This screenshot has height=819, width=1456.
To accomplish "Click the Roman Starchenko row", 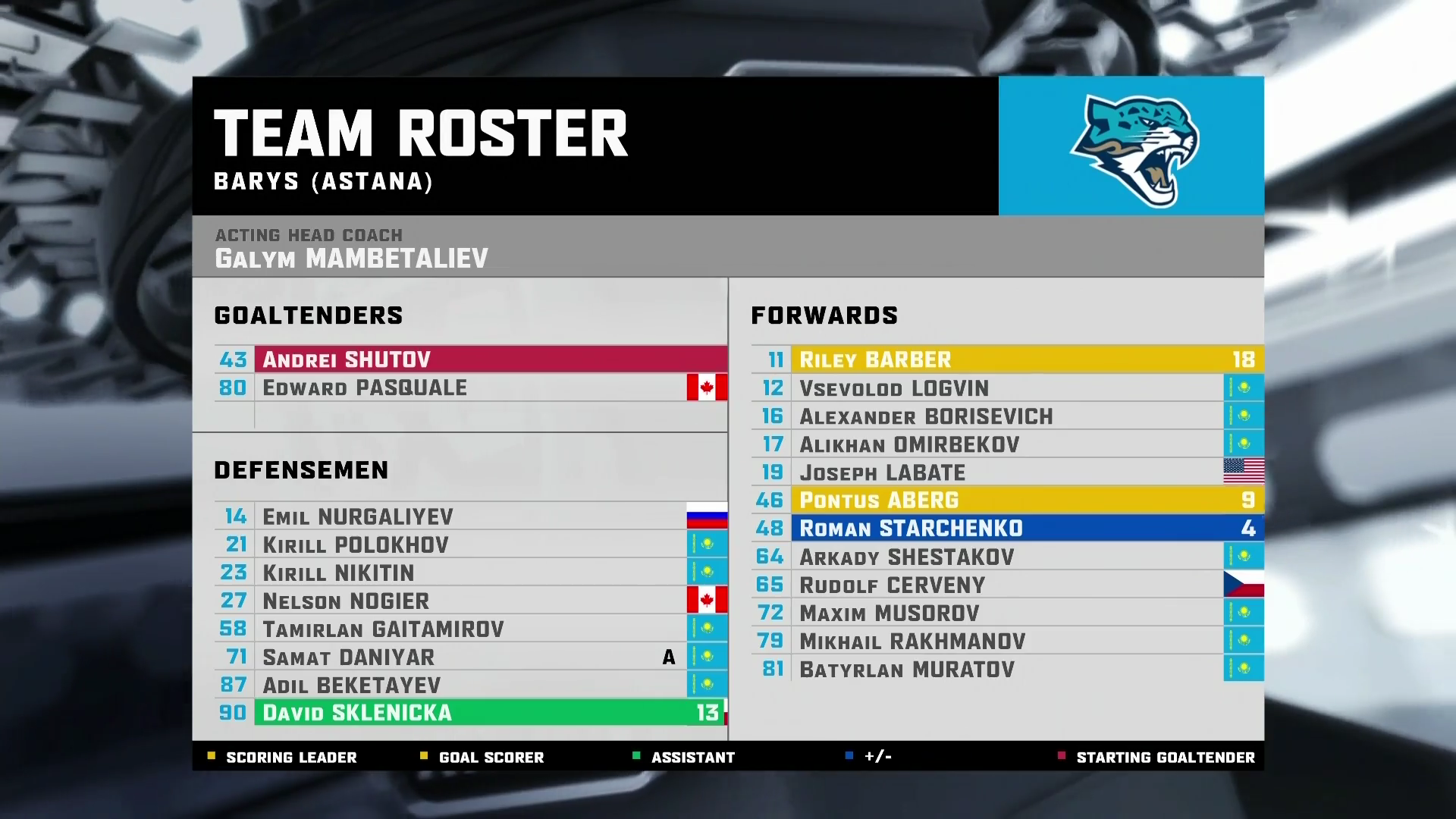I will (1007, 528).
